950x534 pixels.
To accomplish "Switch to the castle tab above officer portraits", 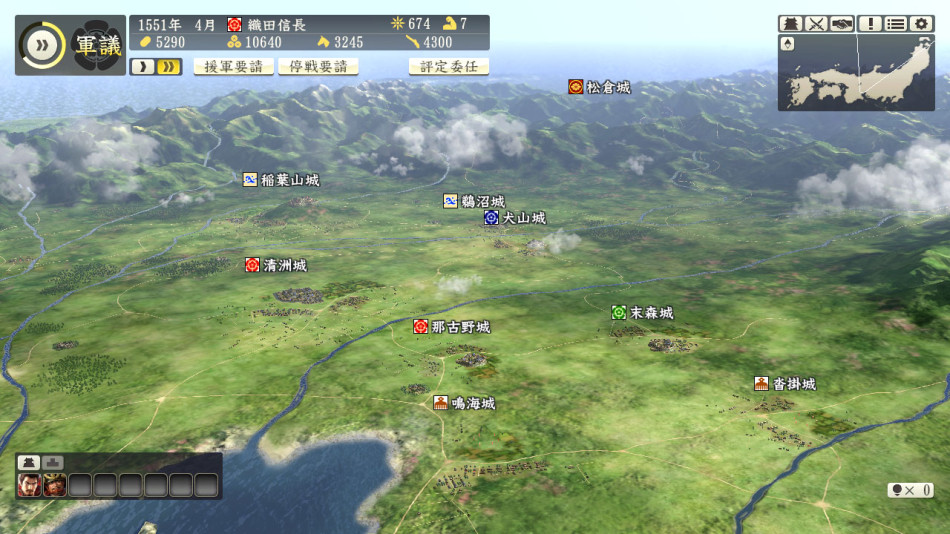I will 29,462.
